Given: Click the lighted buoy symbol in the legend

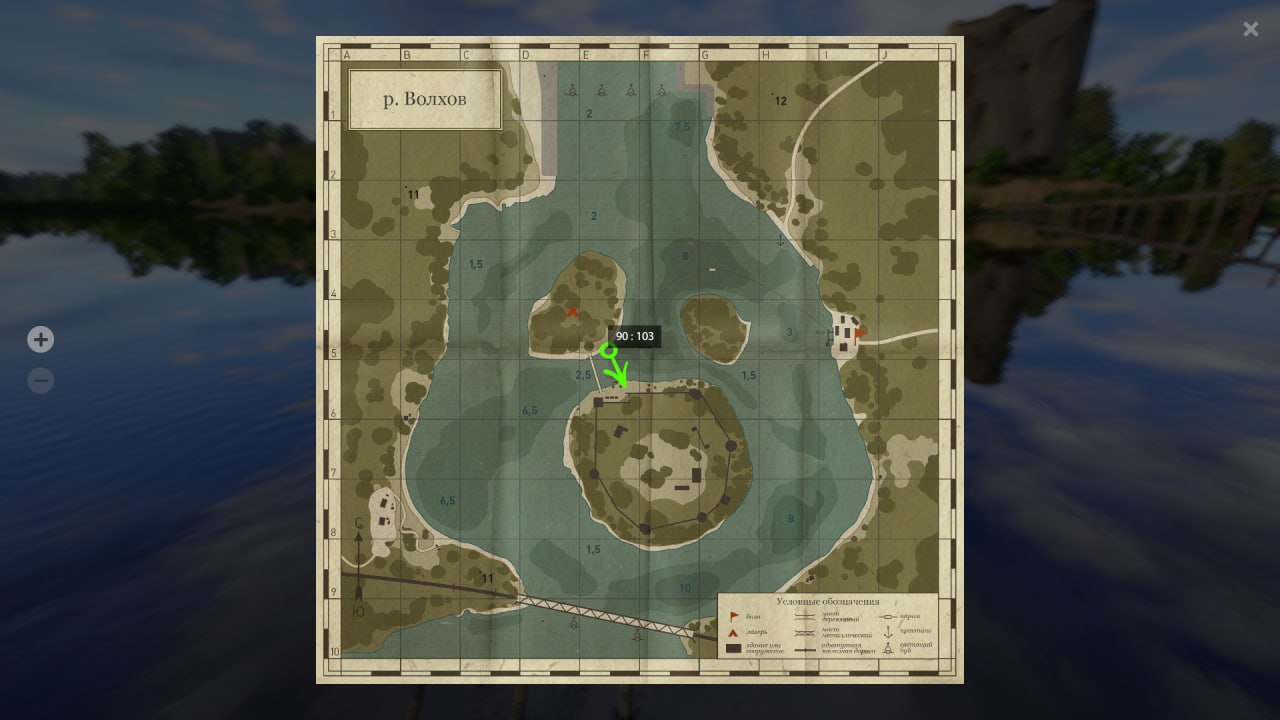Looking at the screenshot, I should click(888, 648).
